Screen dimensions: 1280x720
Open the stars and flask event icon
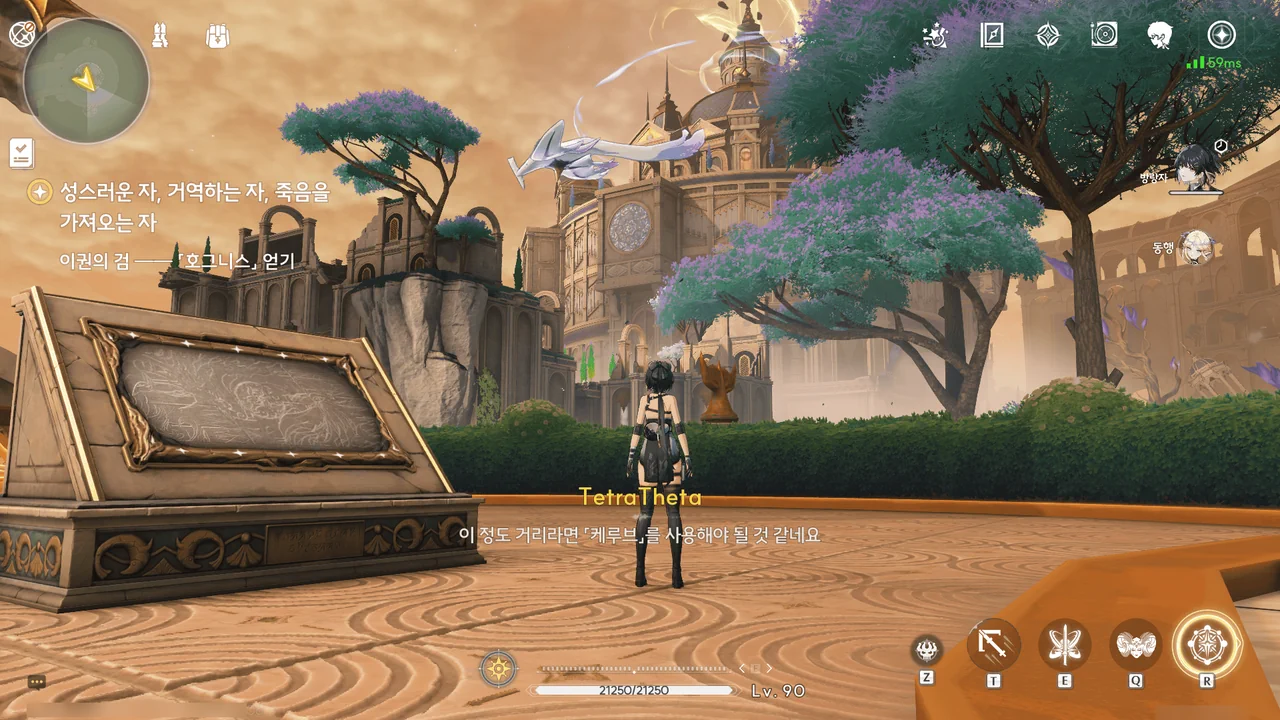935,36
